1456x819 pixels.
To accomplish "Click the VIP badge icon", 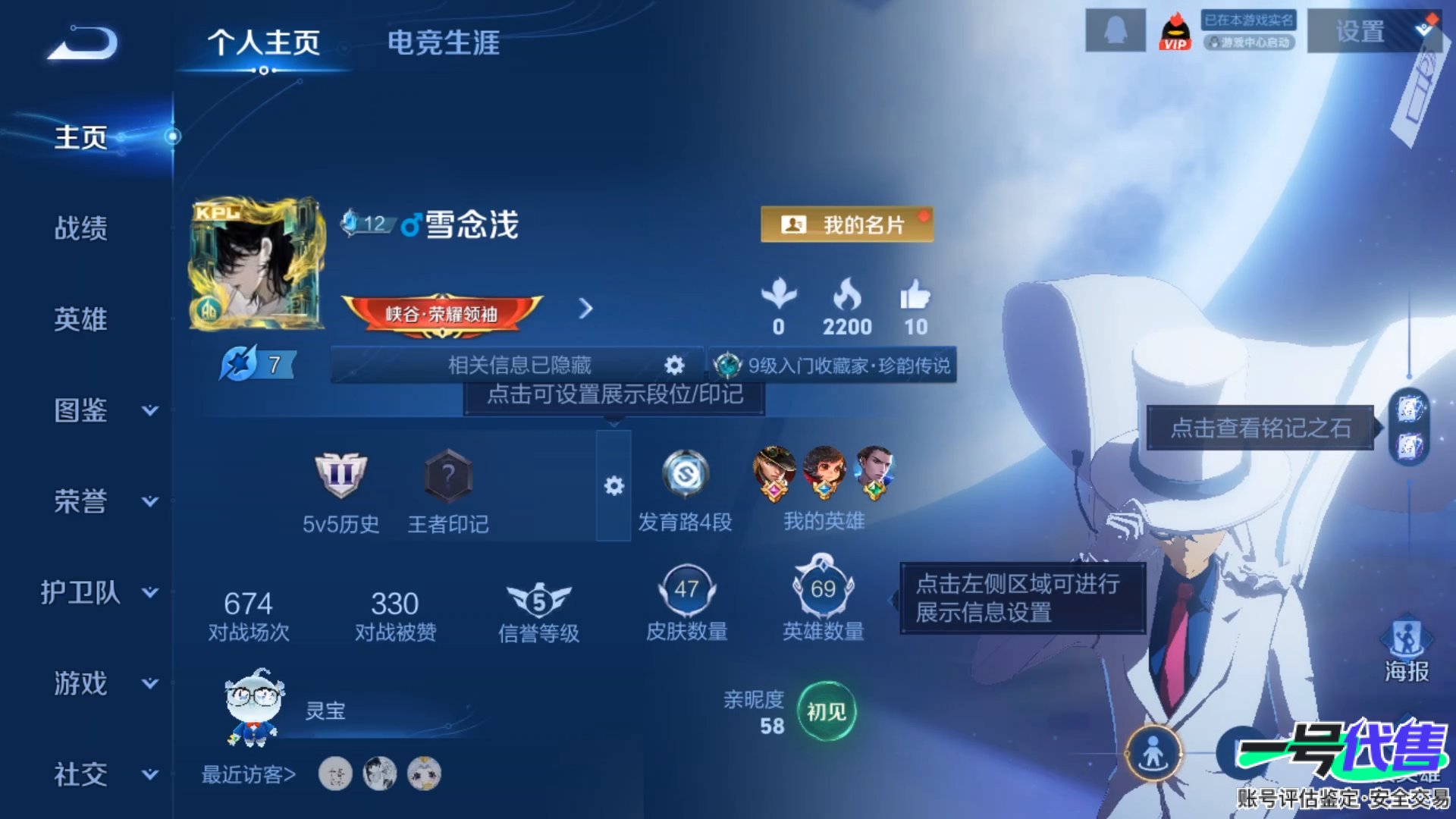I will point(1175,32).
